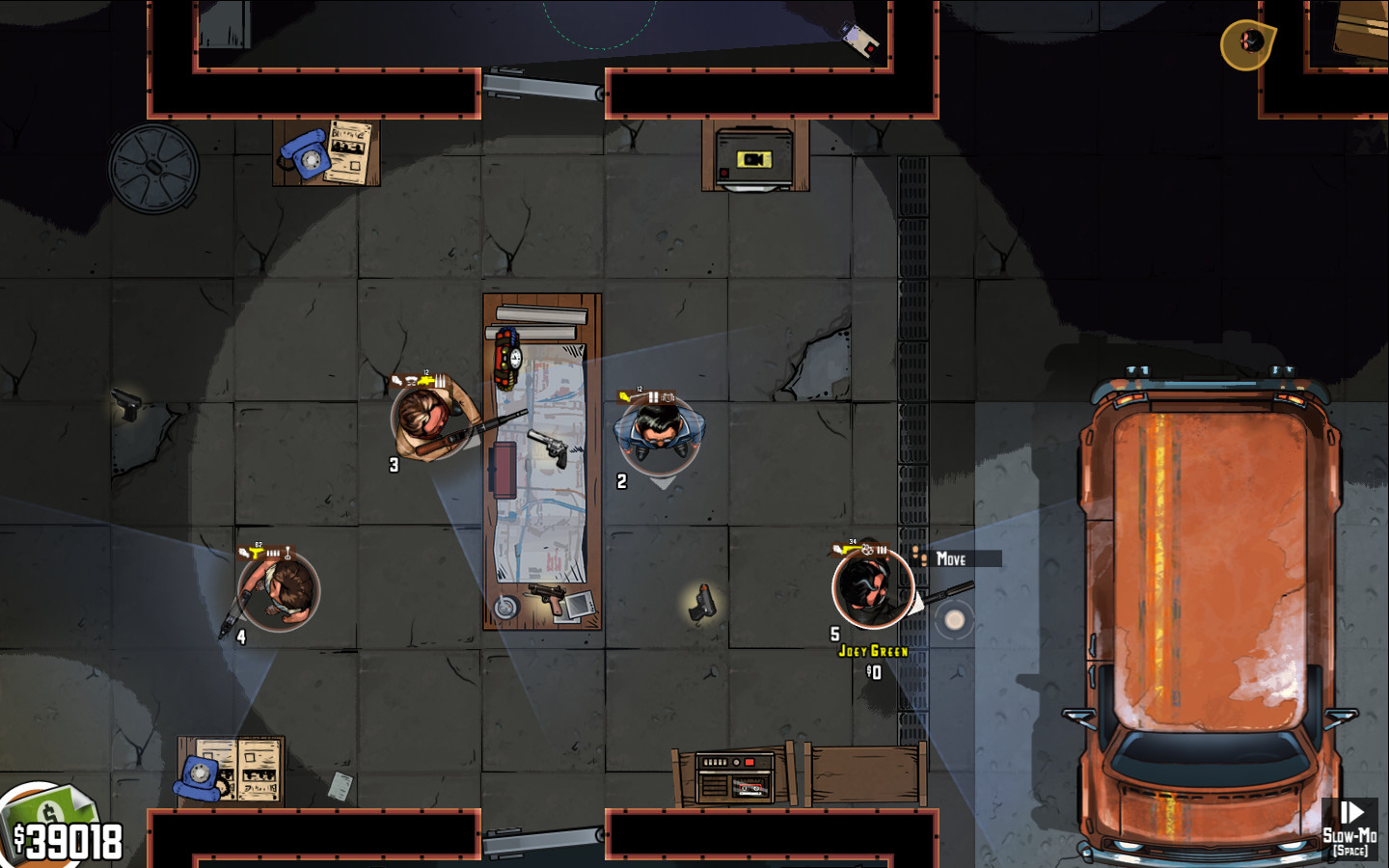The height and width of the screenshot is (868, 1389).
Task: Toggle slow-motion with the Slow-Mo button
Action: [1350, 831]
